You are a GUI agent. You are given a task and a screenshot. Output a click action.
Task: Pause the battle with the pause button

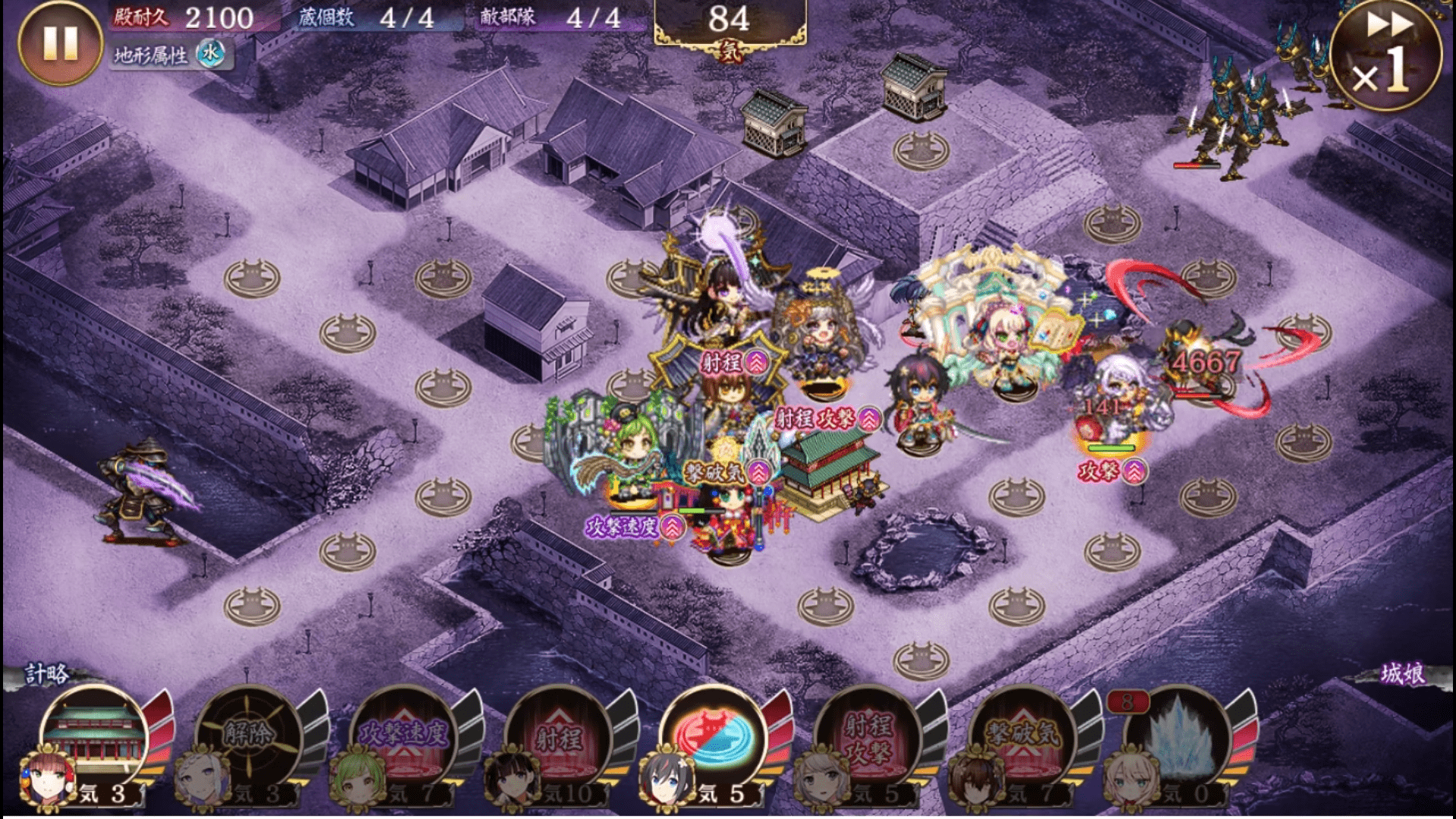(x=60, y=42)
